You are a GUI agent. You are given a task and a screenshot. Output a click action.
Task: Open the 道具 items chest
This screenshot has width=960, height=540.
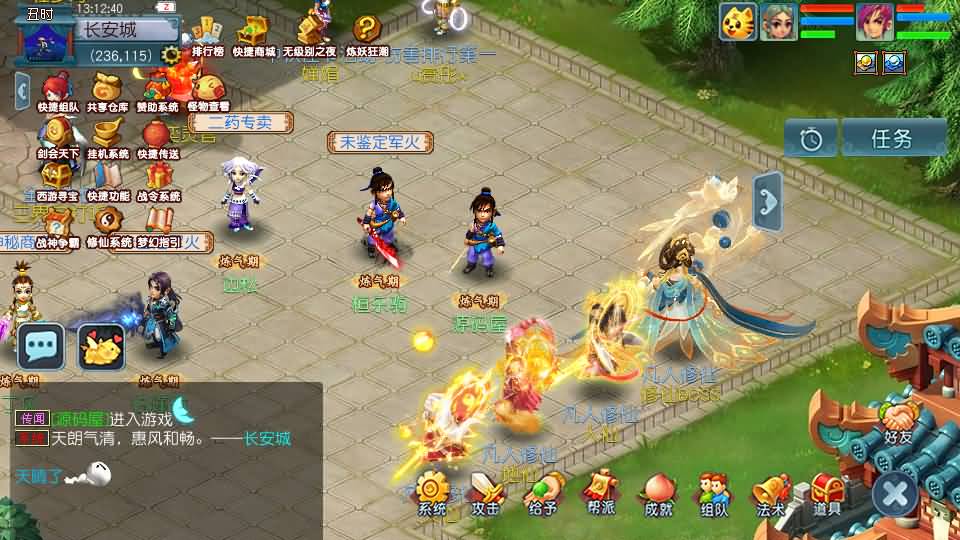pyautogui.click(x=827, y=493)
